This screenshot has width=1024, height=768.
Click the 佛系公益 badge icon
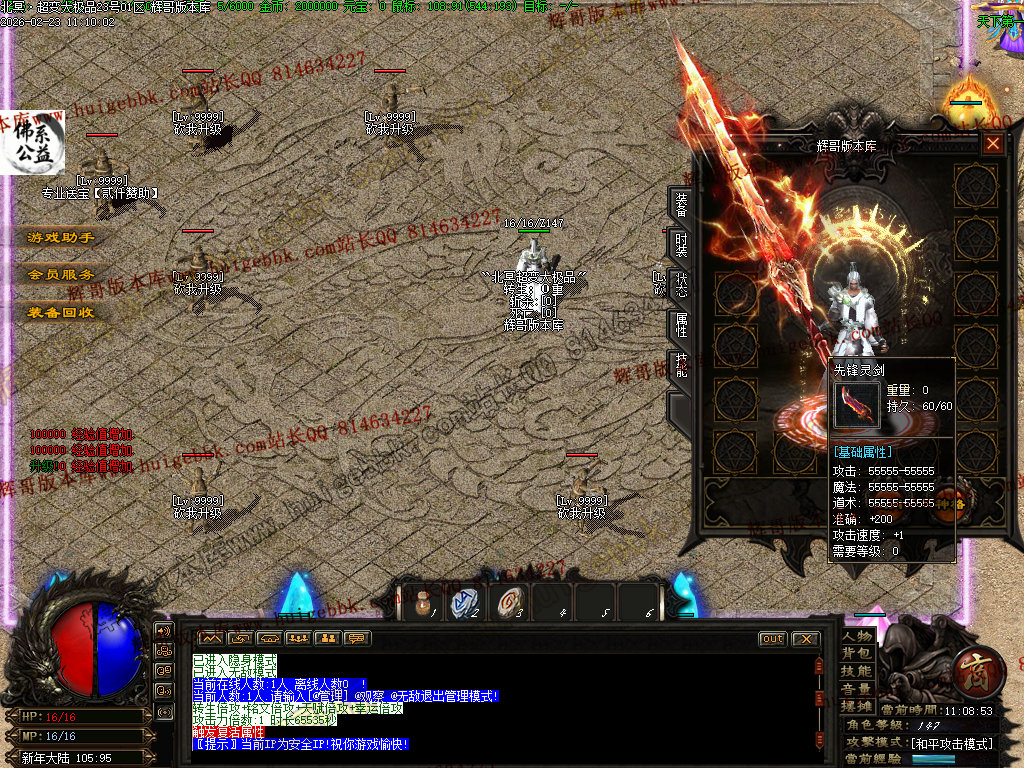point(32,142)
